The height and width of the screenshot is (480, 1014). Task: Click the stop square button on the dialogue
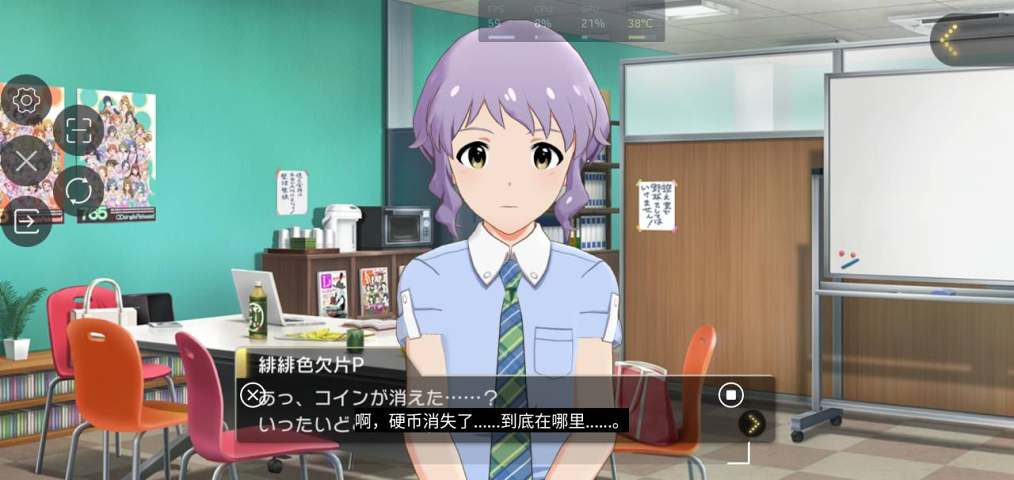tap(731, 395)
